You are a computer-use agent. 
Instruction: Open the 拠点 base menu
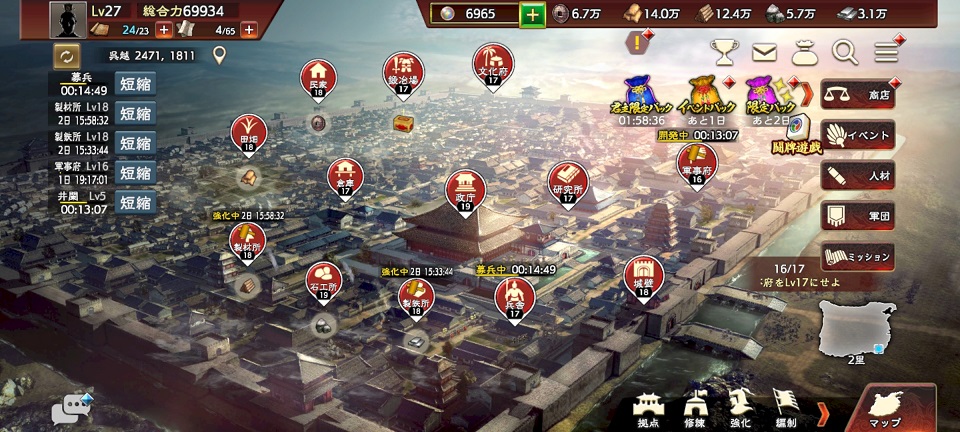tap(651, 408)
